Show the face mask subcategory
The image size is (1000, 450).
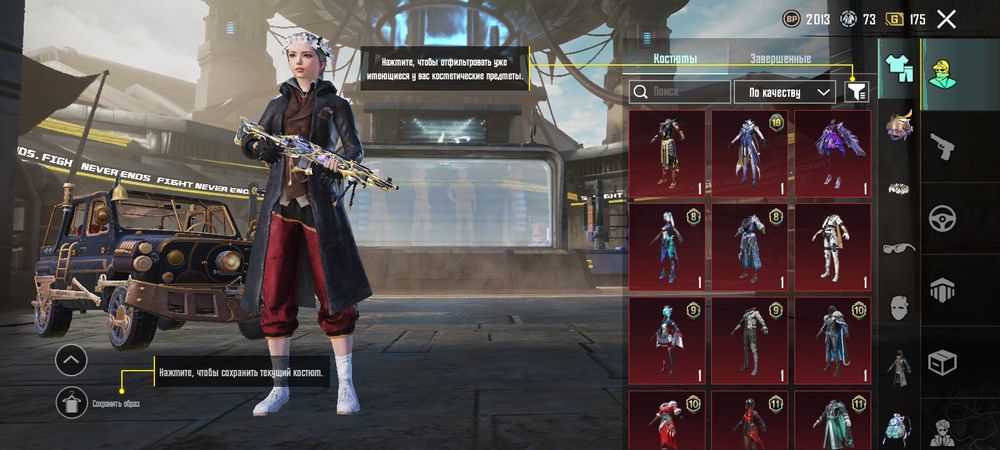898,308
